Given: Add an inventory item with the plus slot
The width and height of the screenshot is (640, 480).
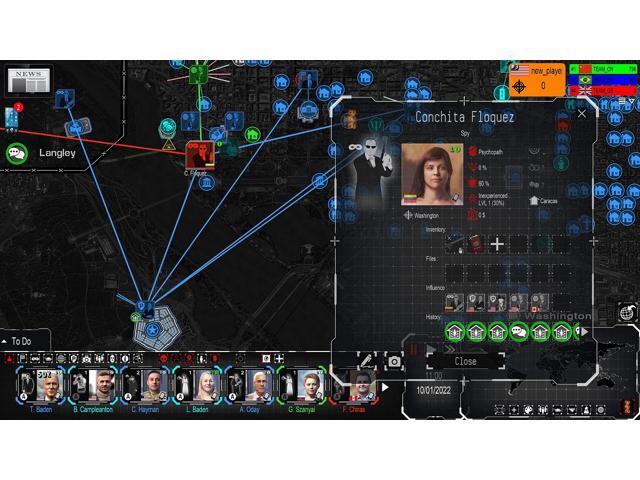Looking at the screenshot, I should 496,243.
